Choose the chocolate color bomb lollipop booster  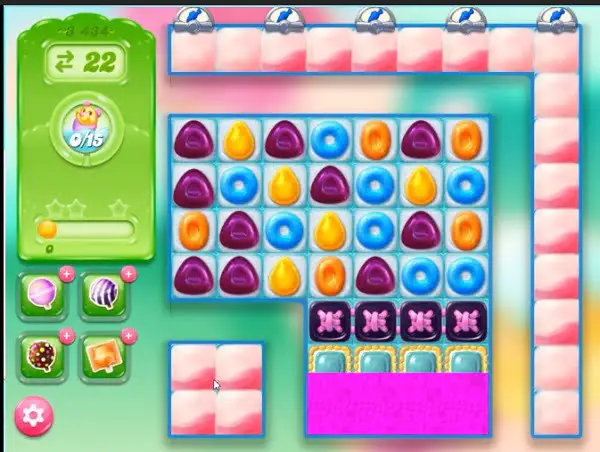43,356
